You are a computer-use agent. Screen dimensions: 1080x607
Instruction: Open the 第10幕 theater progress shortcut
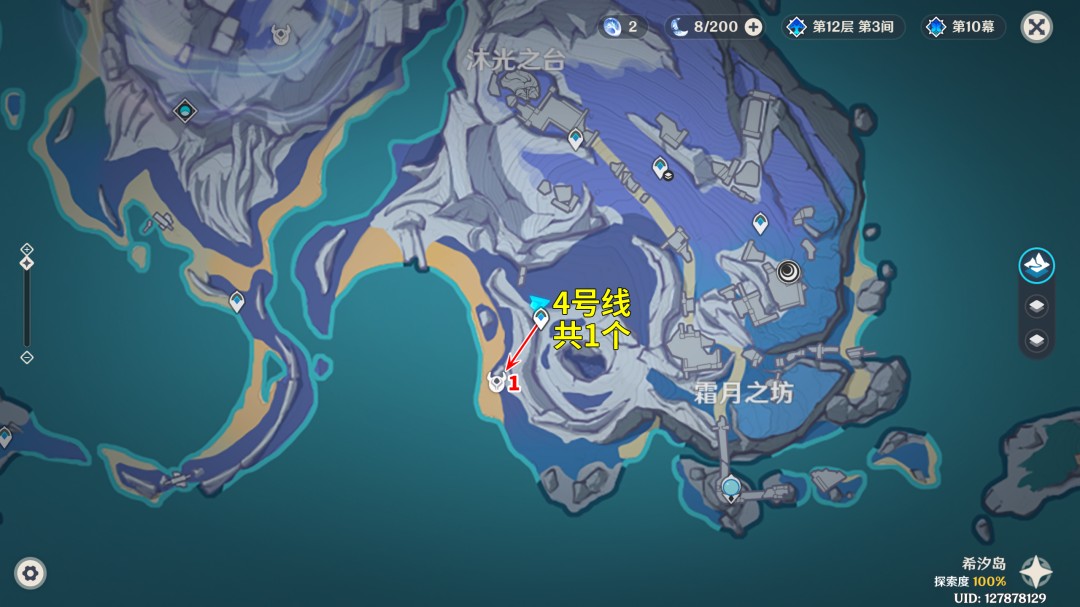coord(963,27)
